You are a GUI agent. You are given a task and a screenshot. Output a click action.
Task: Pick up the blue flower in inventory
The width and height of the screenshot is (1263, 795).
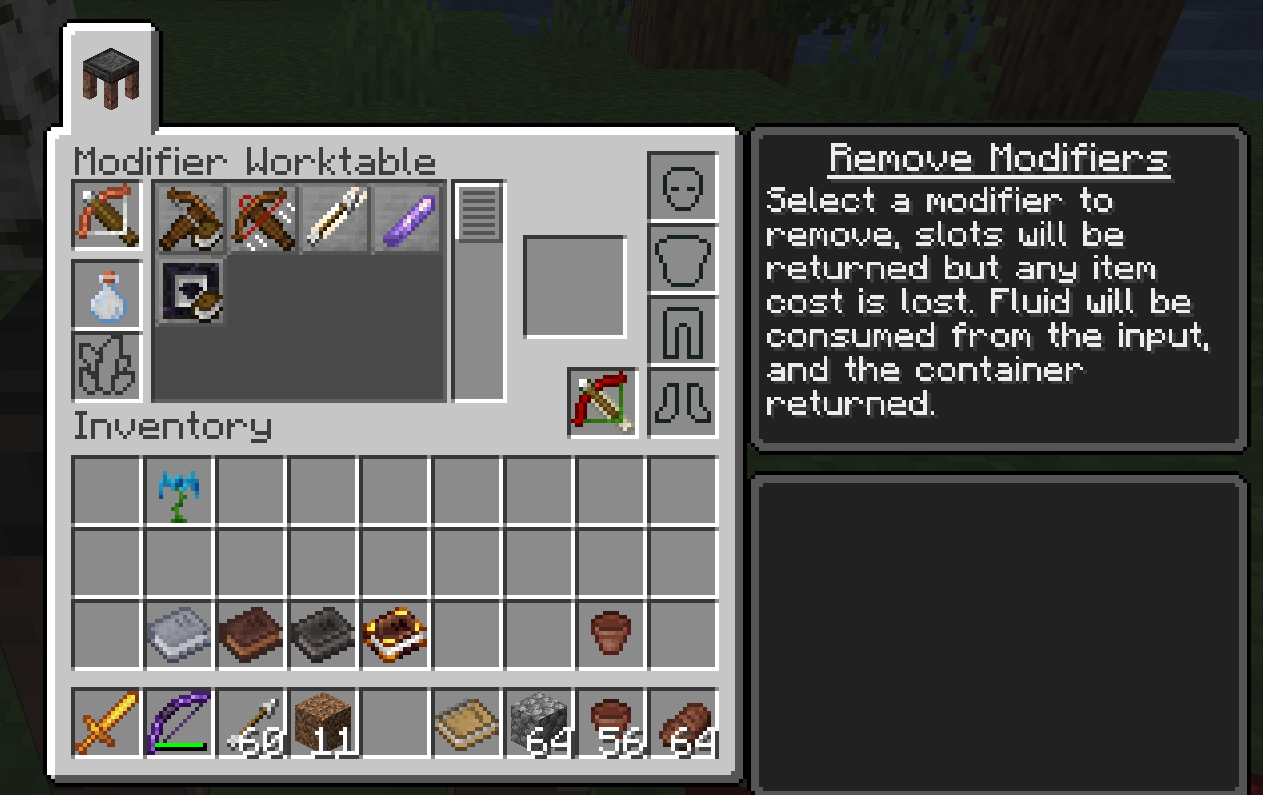[180, 492]
